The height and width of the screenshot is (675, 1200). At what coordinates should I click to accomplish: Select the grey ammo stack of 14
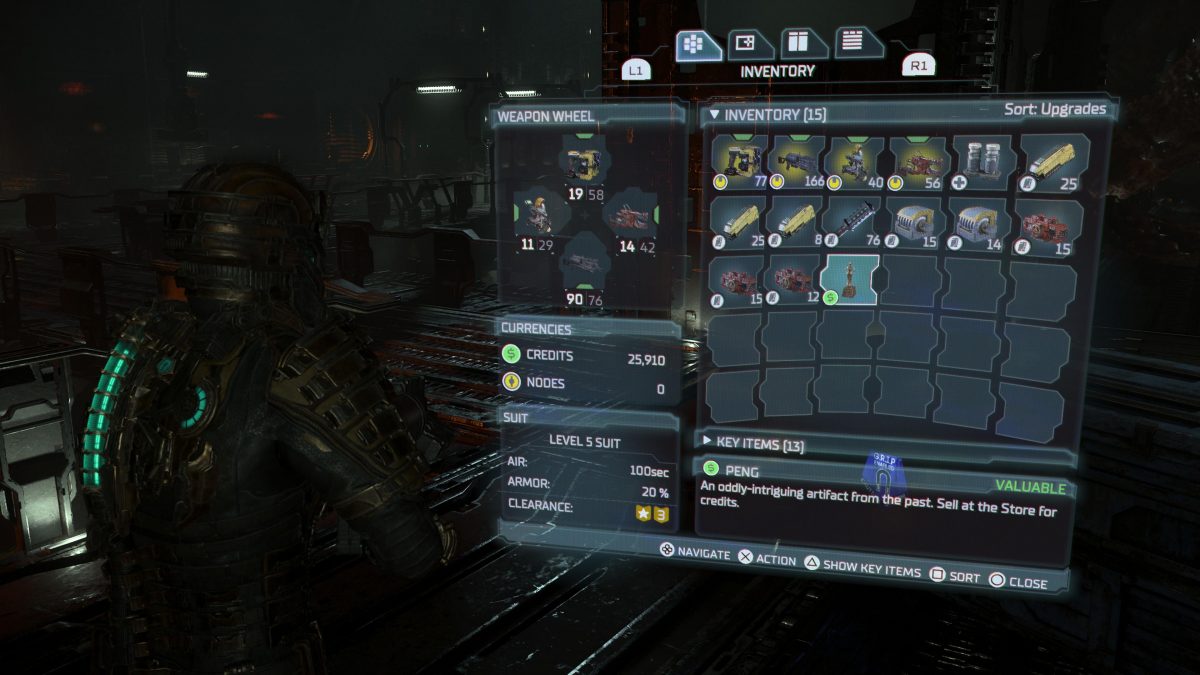[x=979, y=220]
